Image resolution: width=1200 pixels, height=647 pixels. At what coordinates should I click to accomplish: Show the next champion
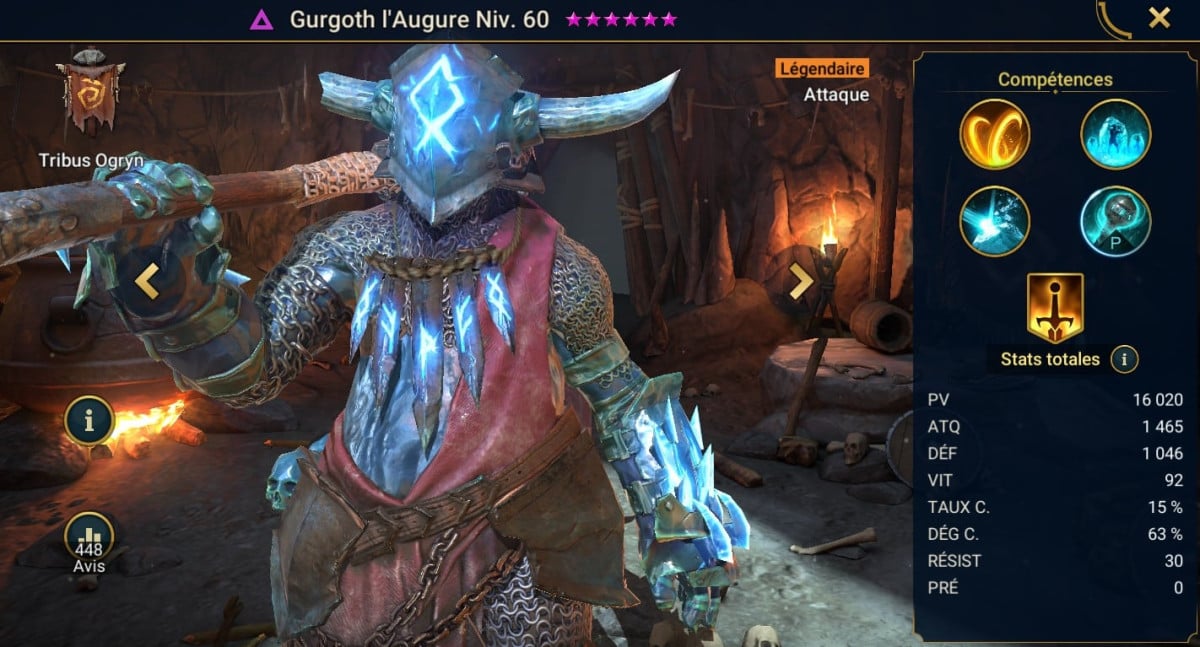click(x=800, y=283)
